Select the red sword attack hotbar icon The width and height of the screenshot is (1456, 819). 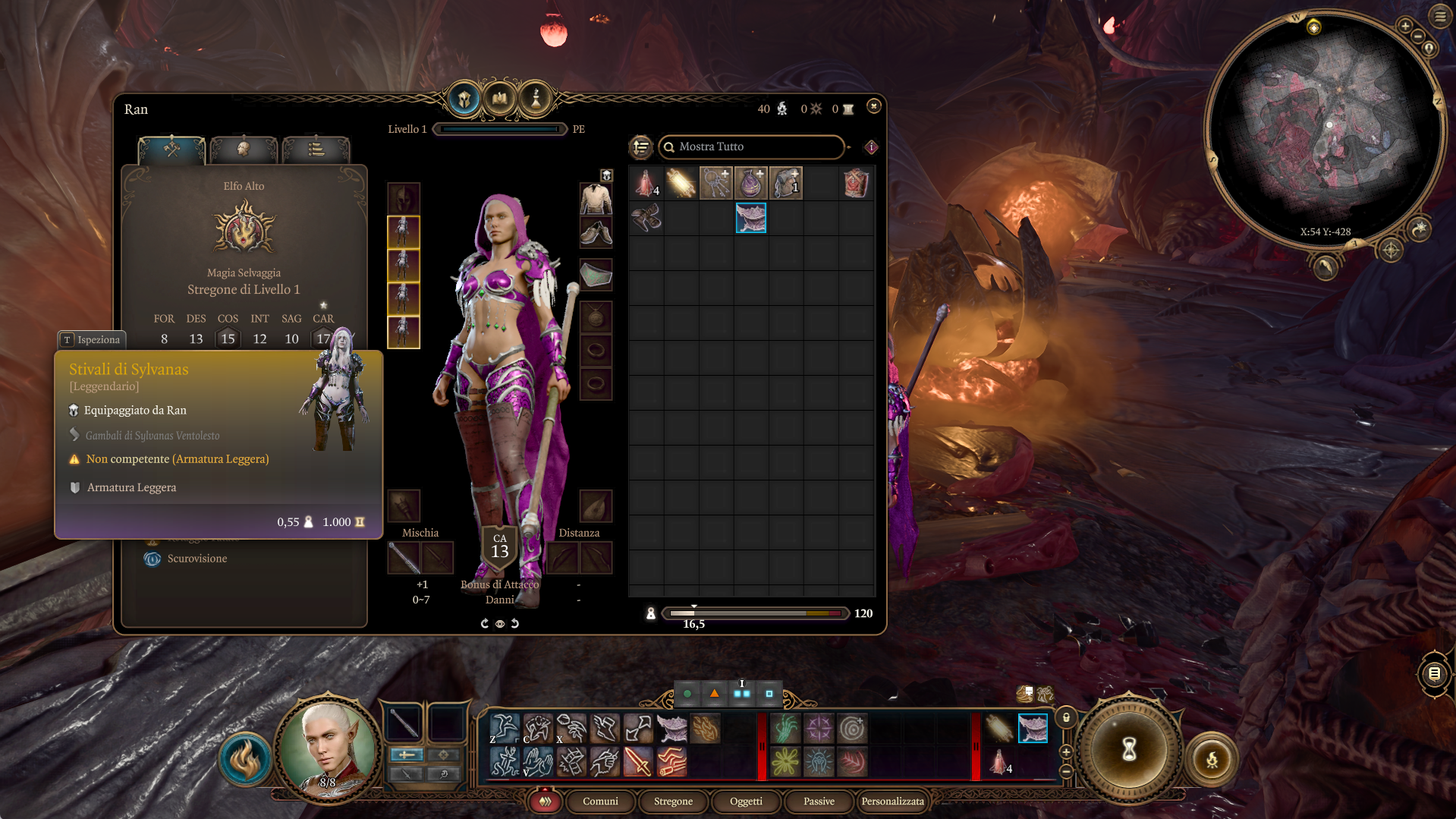pyautogui.click(x=638, y=761)
